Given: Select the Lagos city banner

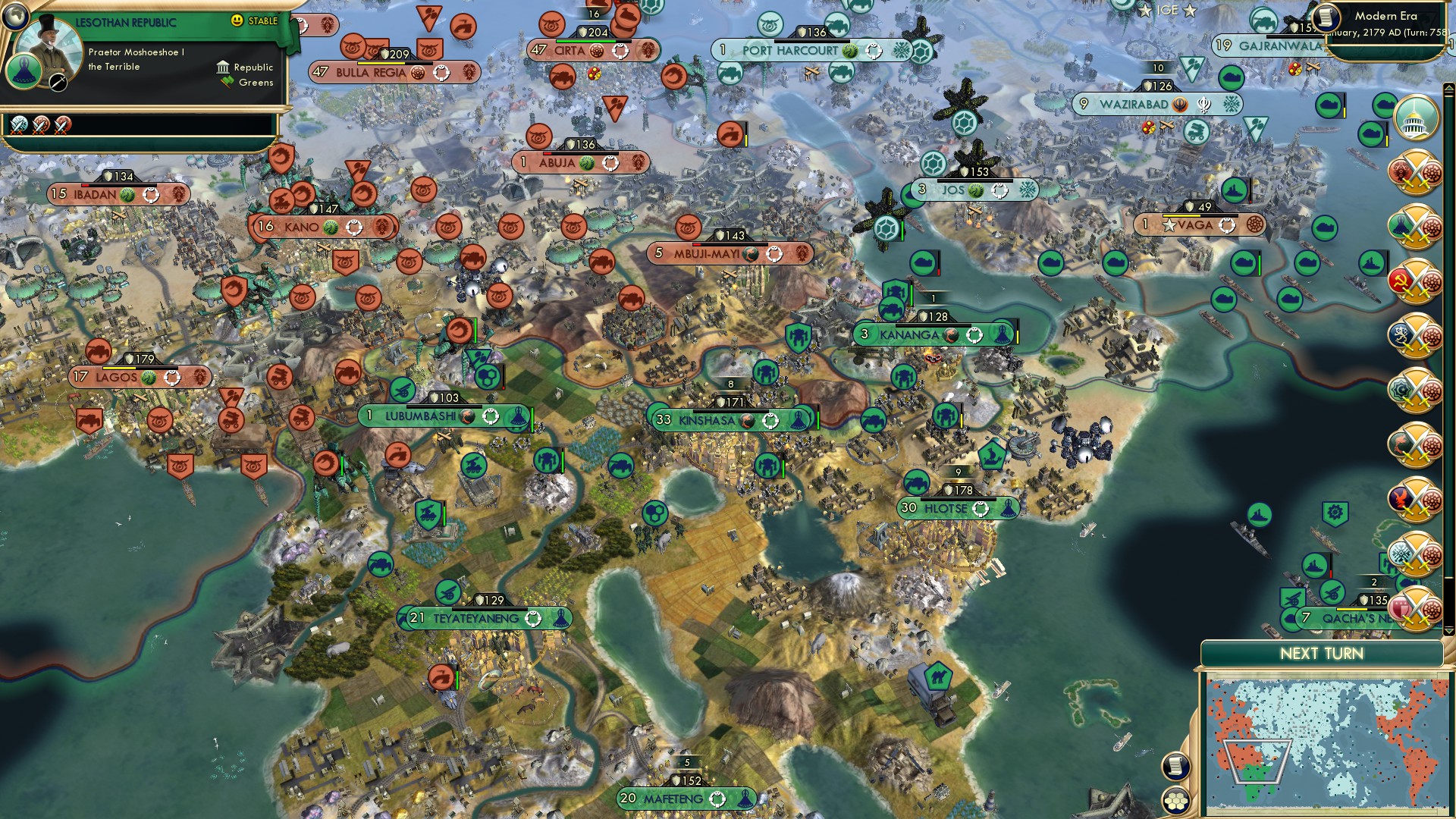Looking at the screenshot, I should point(121,376).
